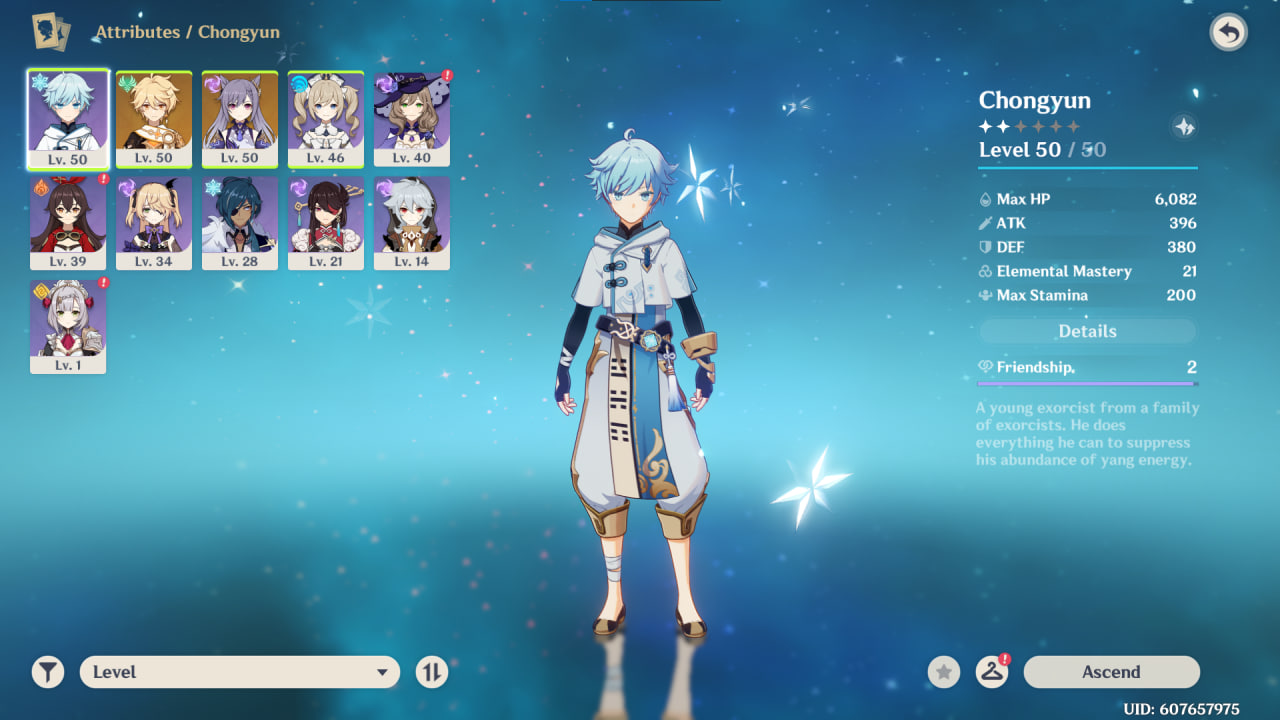Pick Barbara, the Lv. 46 character
The height and width of the screenshot is (720, 1280).
tap(326, 118)
